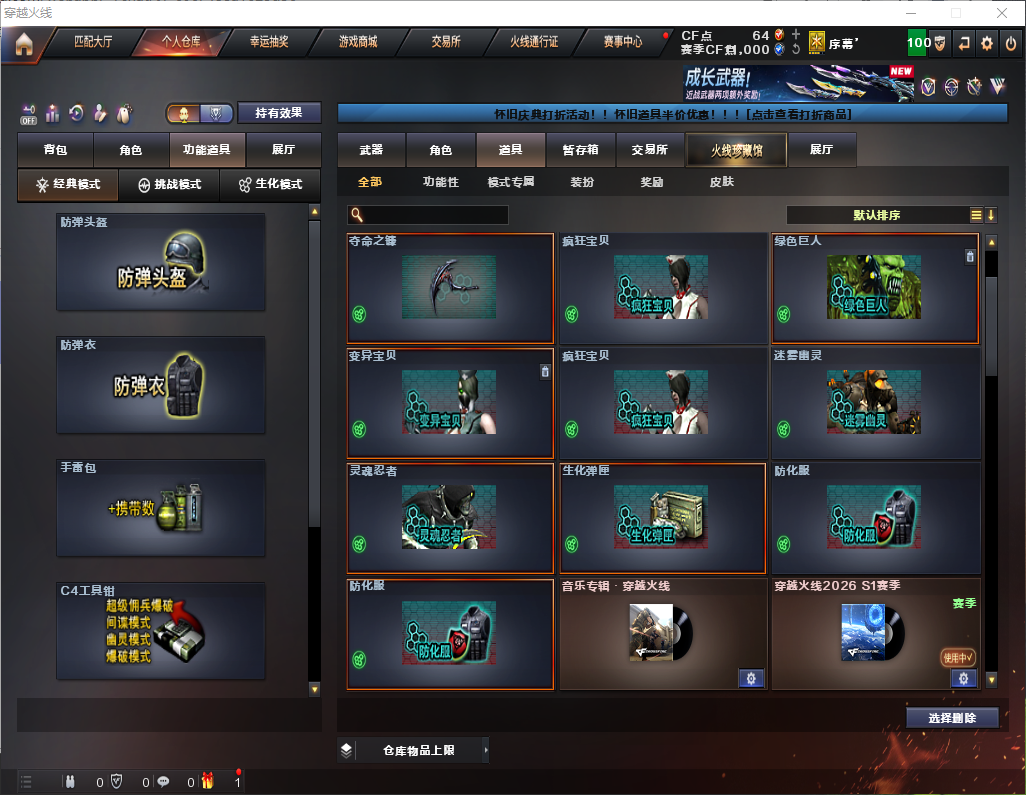Open the 交易所 tab in top navigation
Image resolution: width=1026 pixels, height=795 pixels.
tap(446, 42)
